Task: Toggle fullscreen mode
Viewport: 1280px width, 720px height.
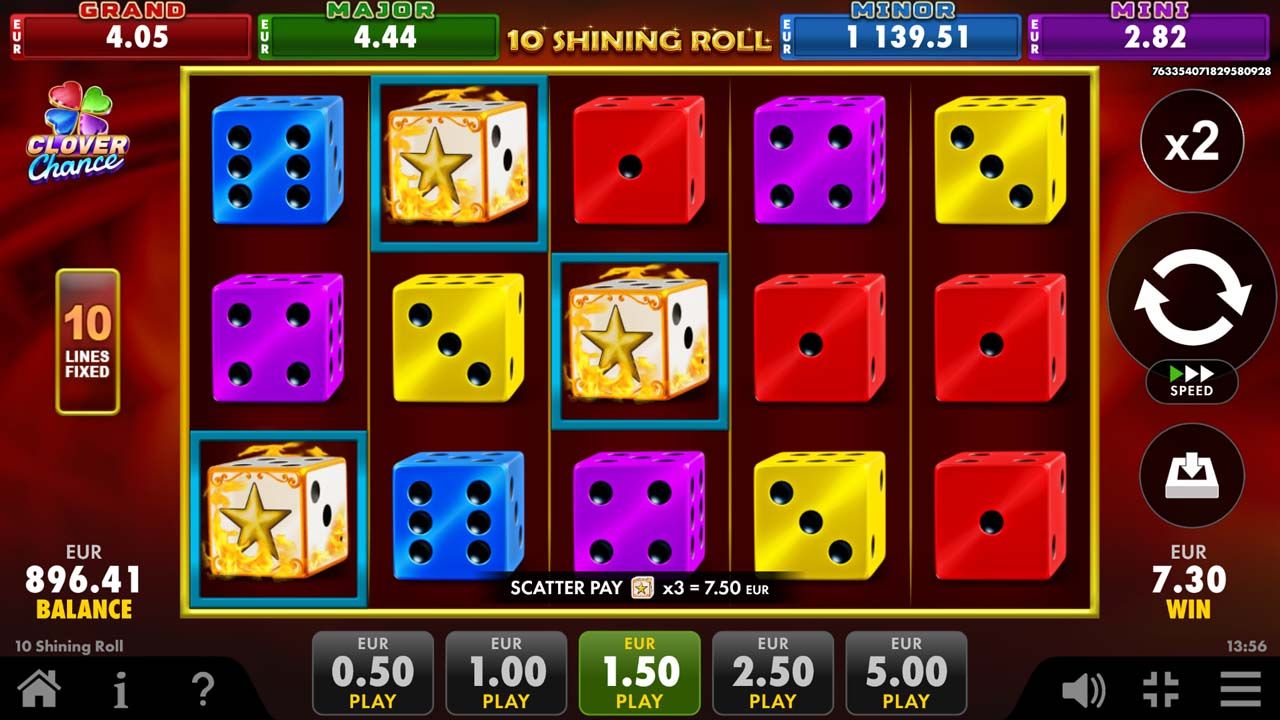Action: [1160, 689]
